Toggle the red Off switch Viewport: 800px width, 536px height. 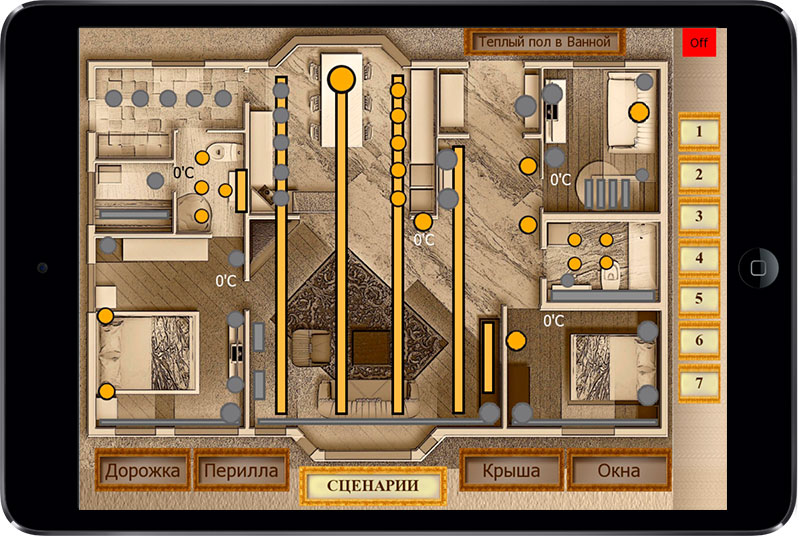[697, 44]
